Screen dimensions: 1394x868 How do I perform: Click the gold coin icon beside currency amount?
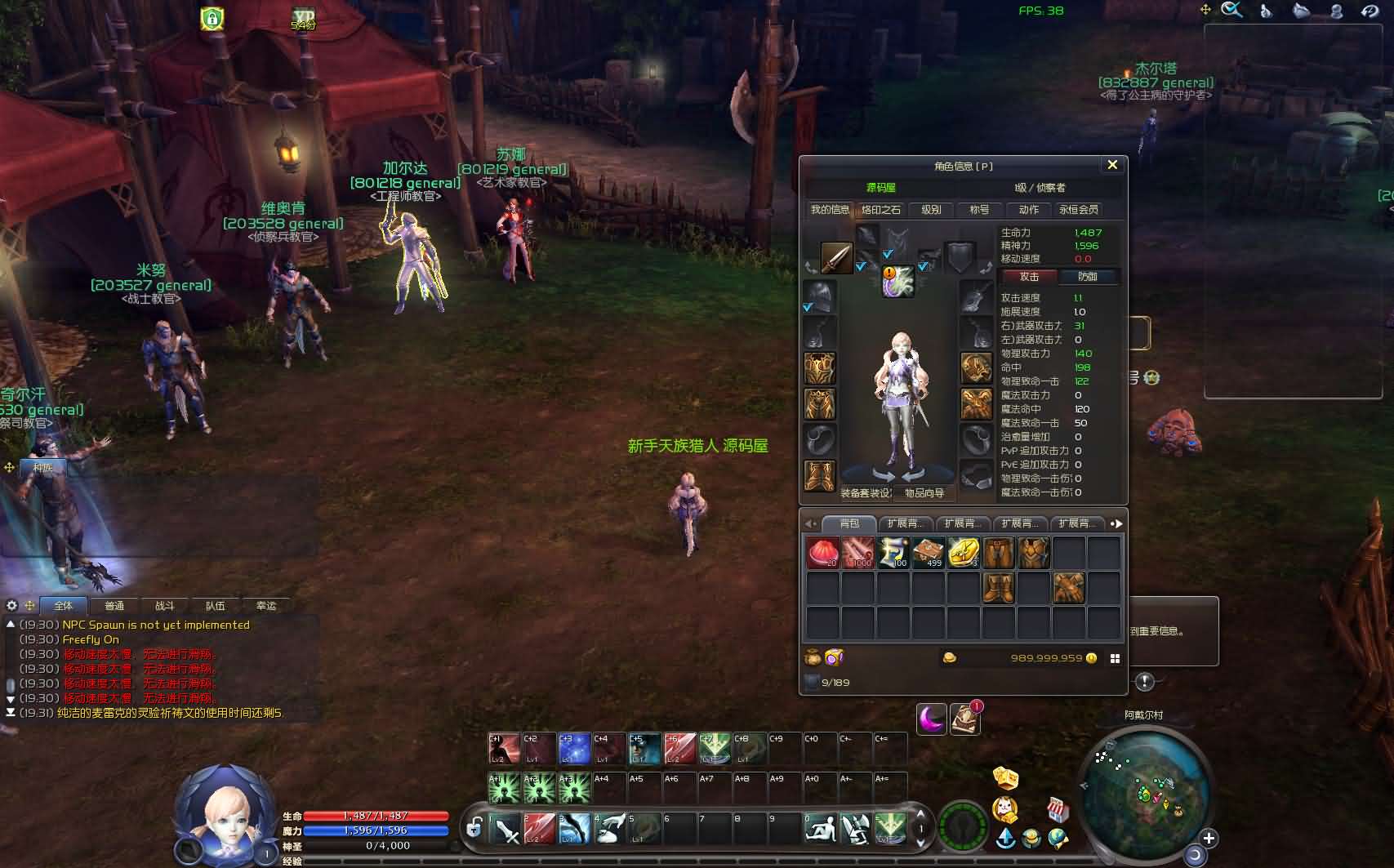1091,659
